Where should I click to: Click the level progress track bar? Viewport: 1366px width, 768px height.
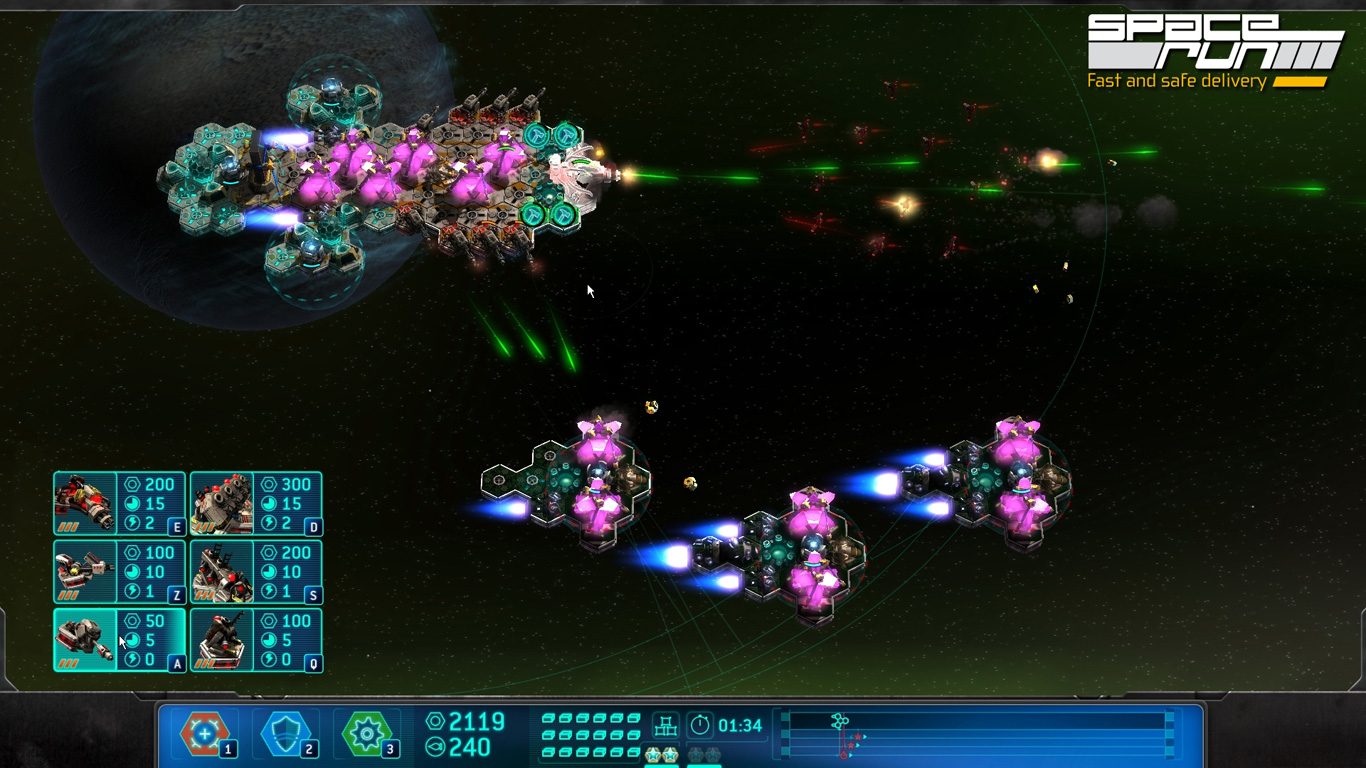976,735
